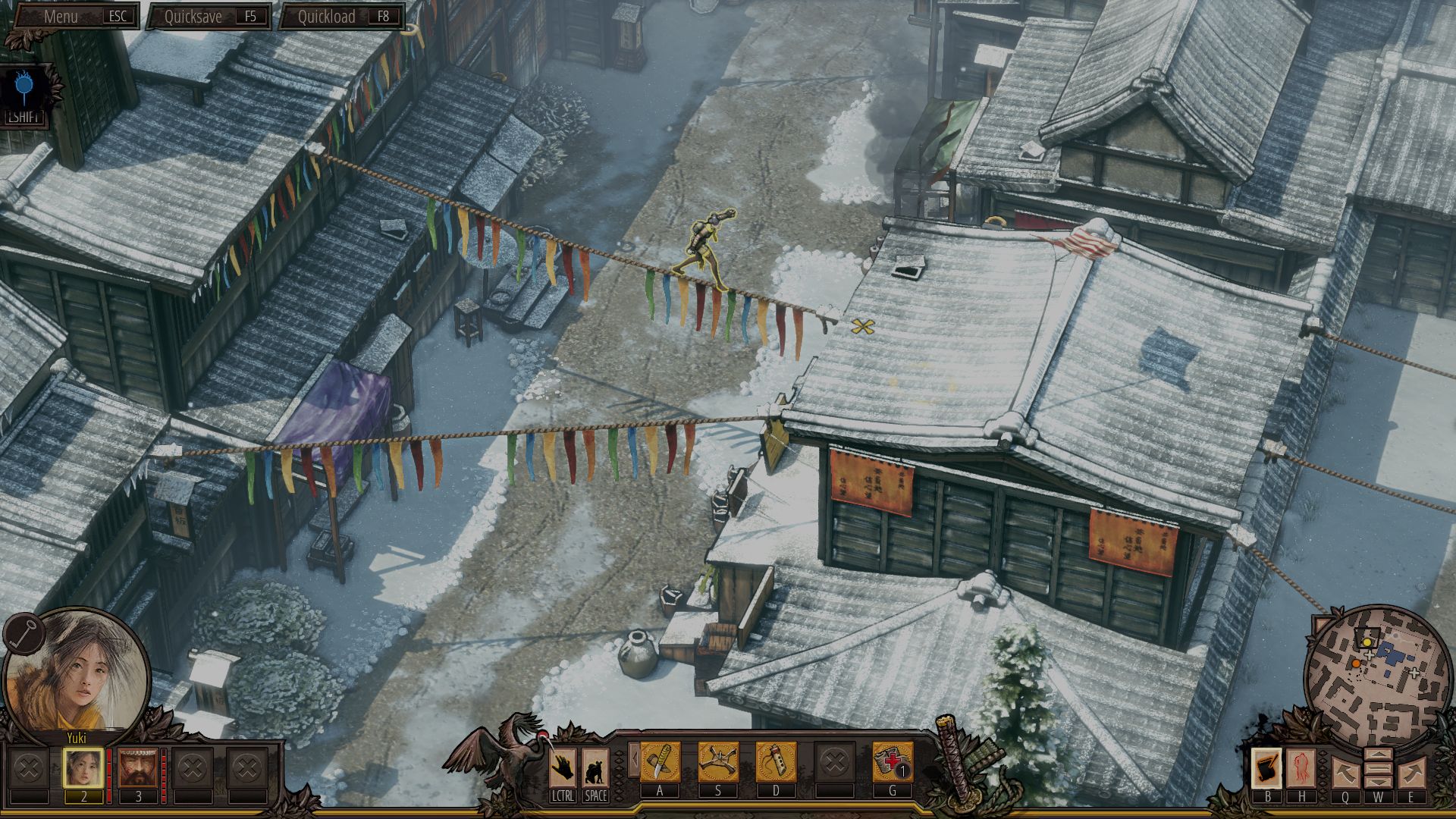This screenshot has height=819, width=1456.
Task: Select Yuki's small portrait slot
Action: point(83,769)
